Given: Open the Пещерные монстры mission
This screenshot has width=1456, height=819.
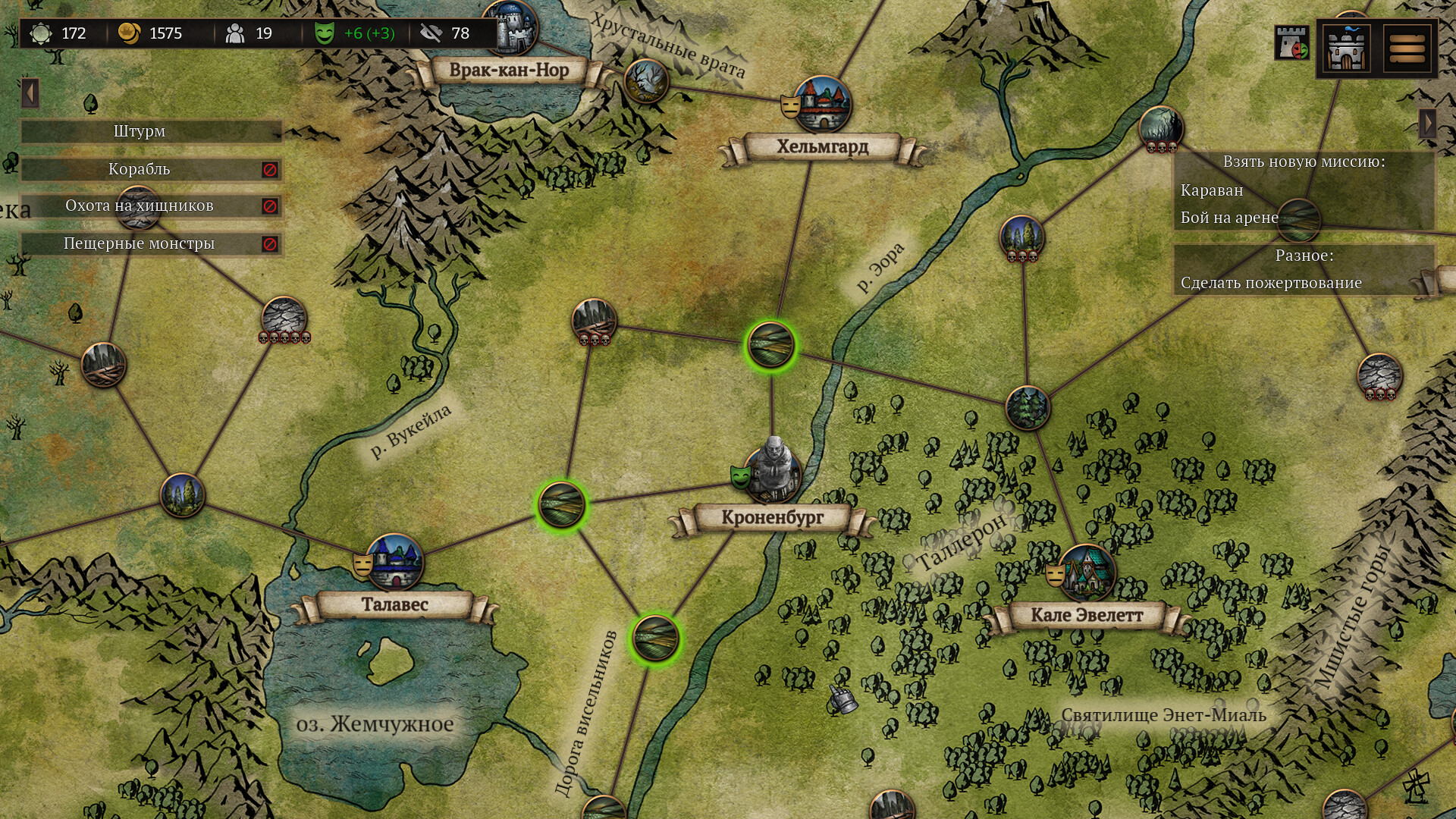Looking at the screenshot, I should [x=140, y=243].
